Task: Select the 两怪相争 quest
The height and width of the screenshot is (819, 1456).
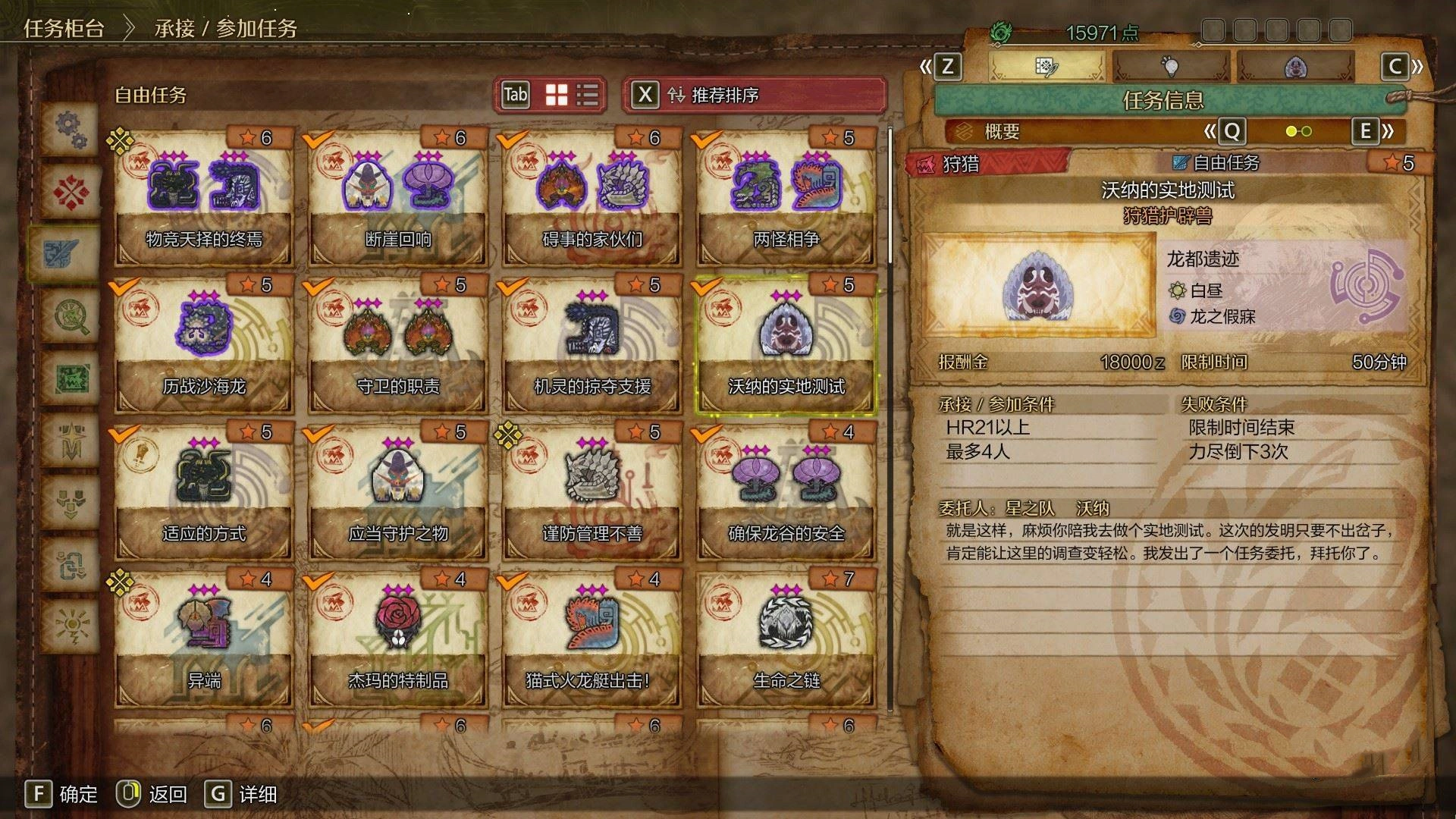Action: tap(786, 199)
